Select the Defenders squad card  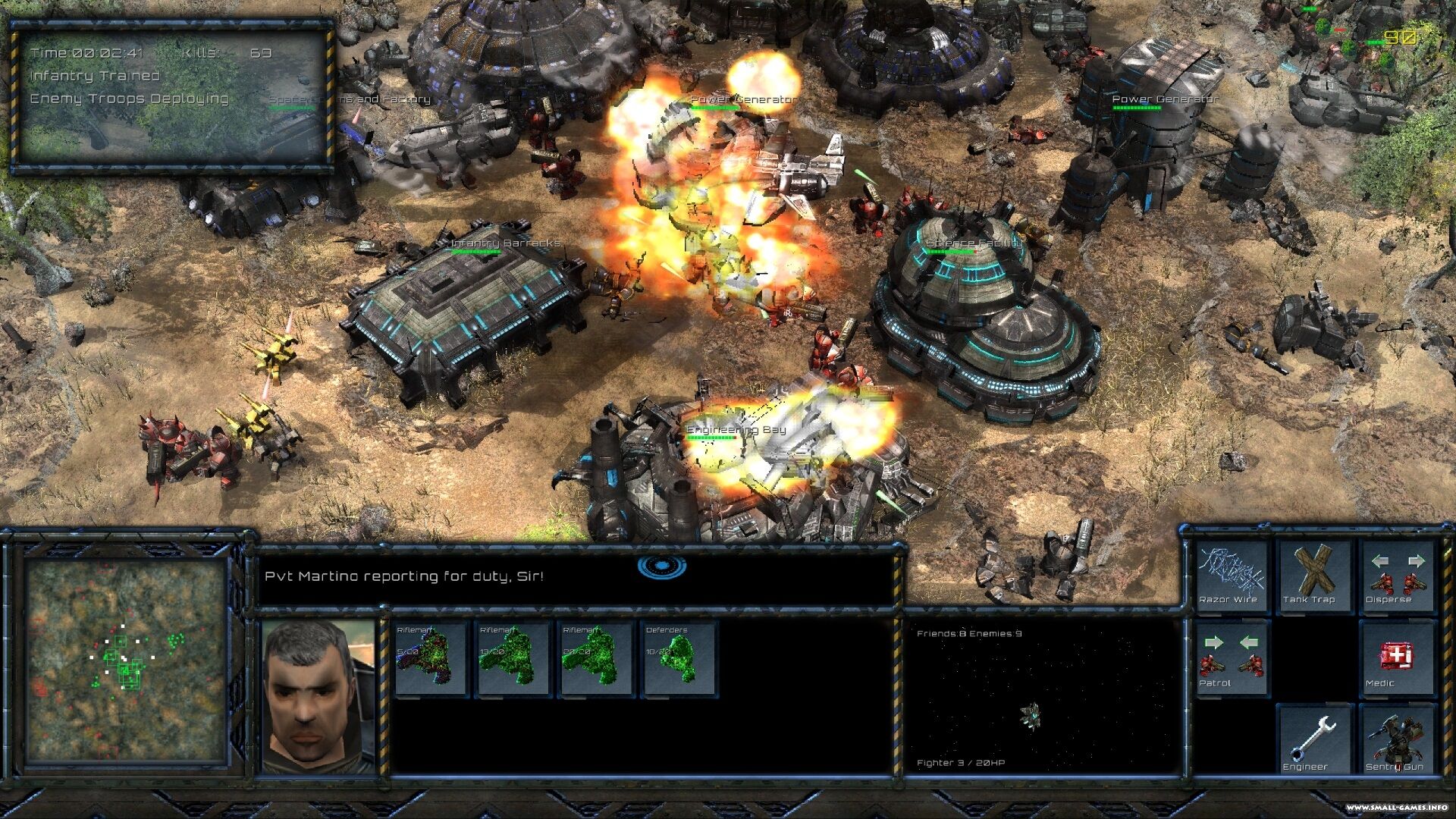679,658
